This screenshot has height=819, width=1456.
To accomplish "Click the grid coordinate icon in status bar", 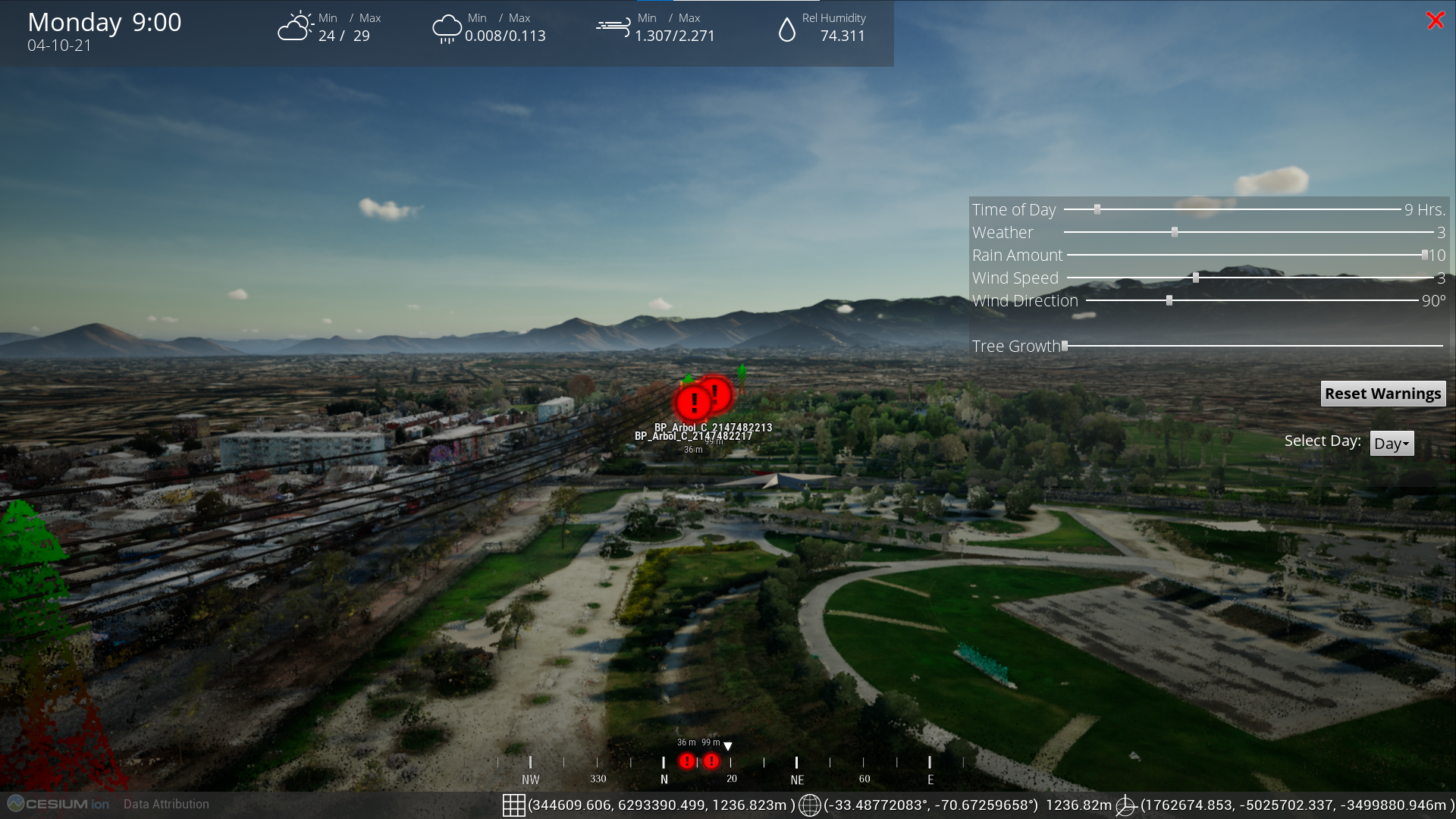I will [x=513, y=805].
